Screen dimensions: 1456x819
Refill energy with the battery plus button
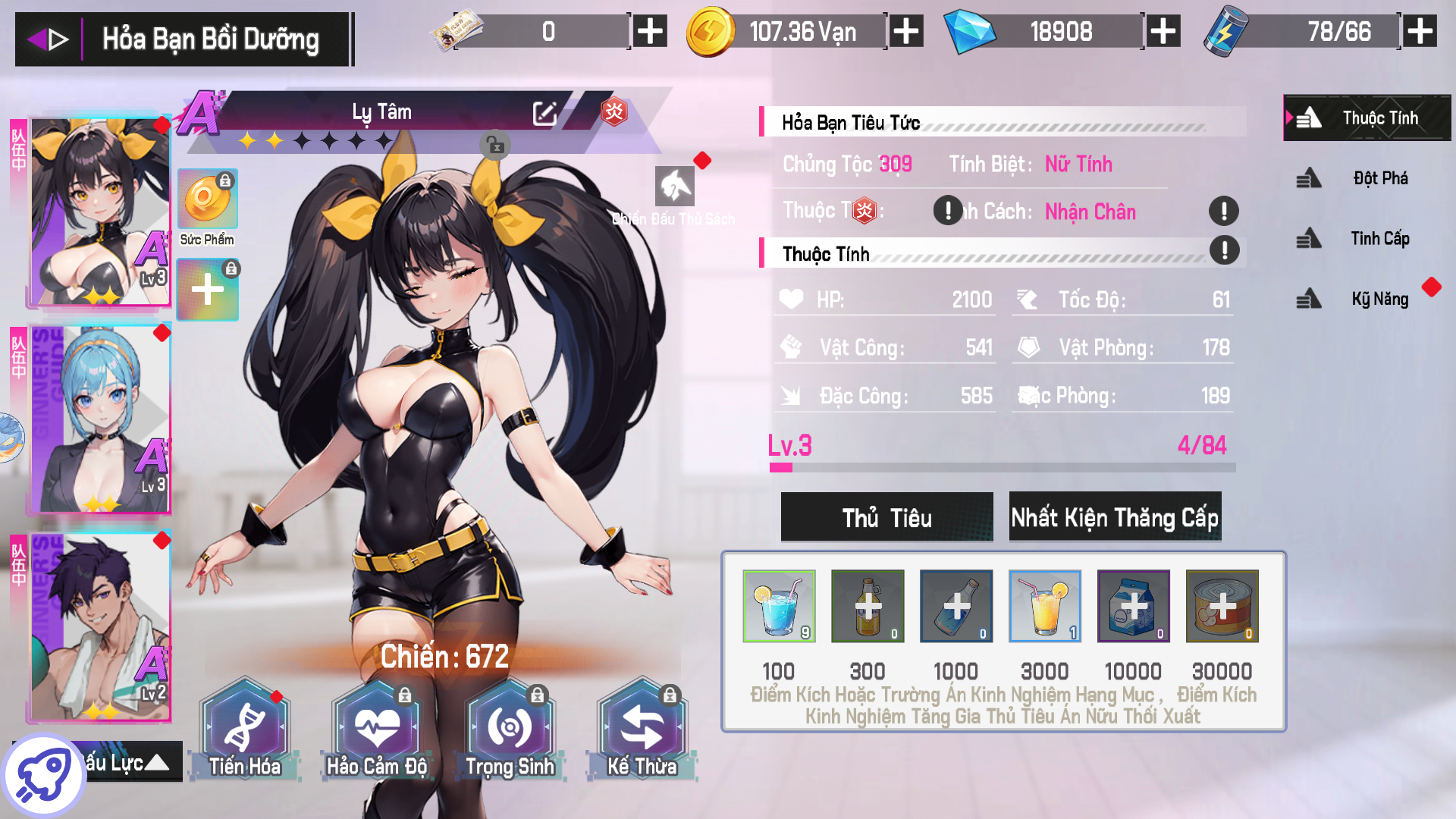point(1420,32)
